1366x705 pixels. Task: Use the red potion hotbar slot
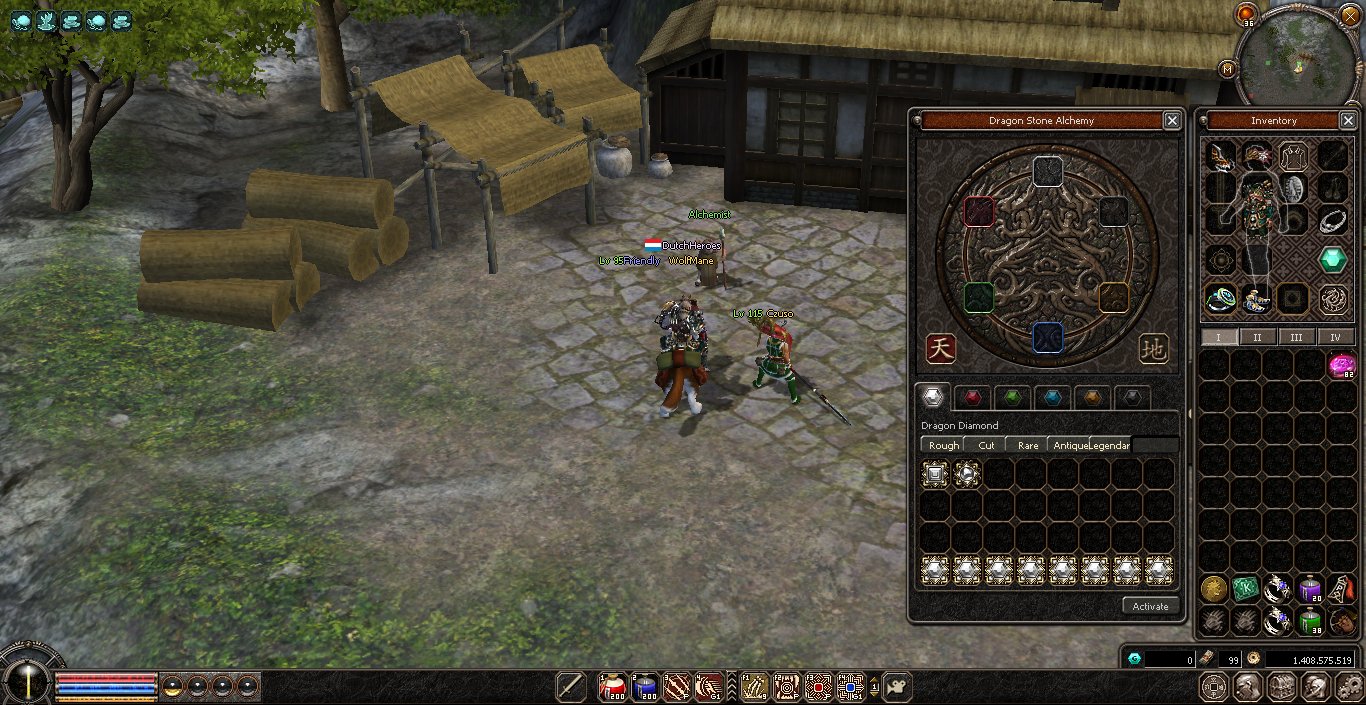[612, 687]
